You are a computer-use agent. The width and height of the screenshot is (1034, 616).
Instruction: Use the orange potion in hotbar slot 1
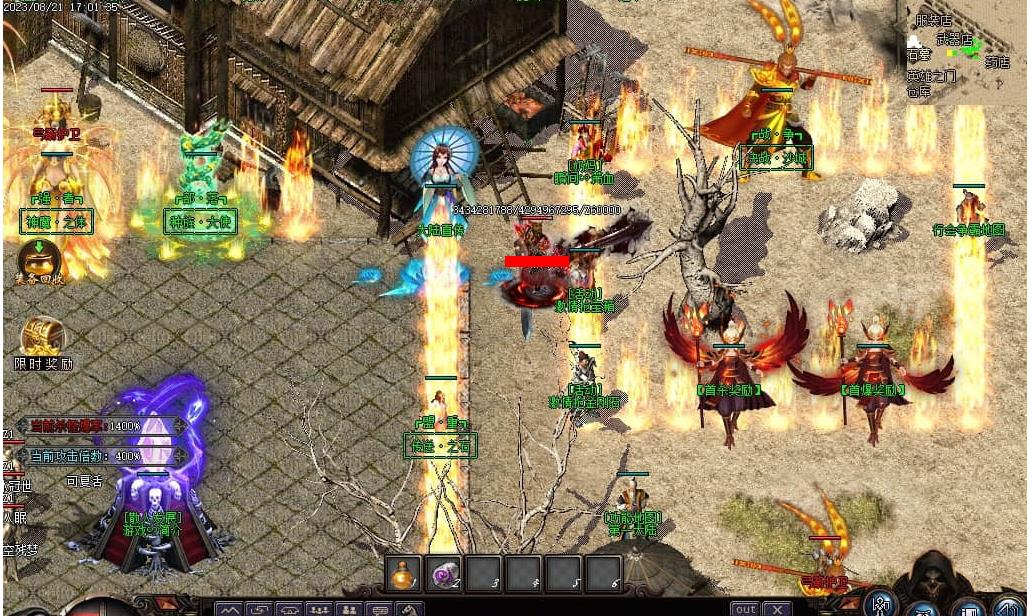click(x=404, y=573)
